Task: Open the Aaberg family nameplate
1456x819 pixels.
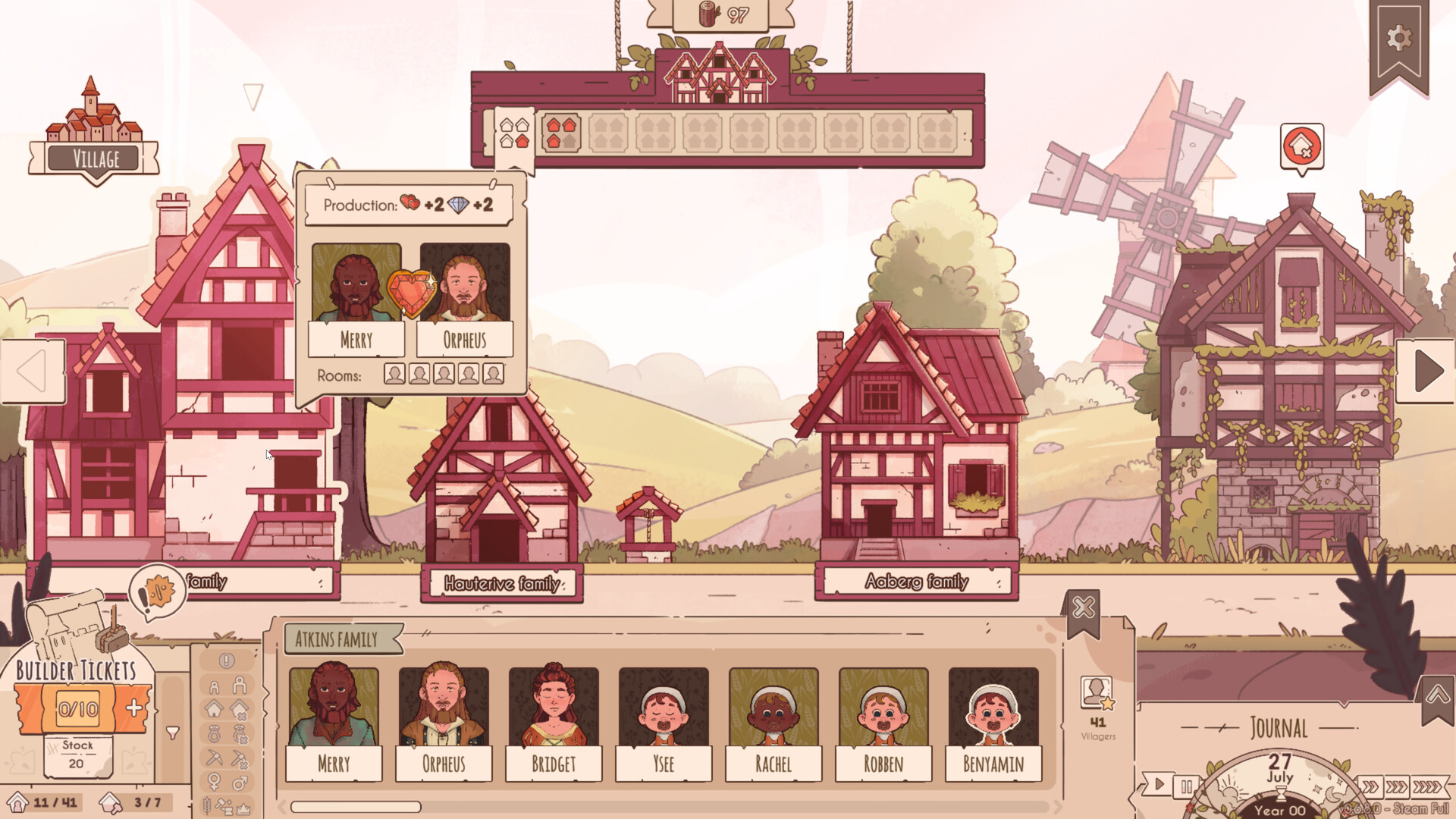Action: pos(917,581)
